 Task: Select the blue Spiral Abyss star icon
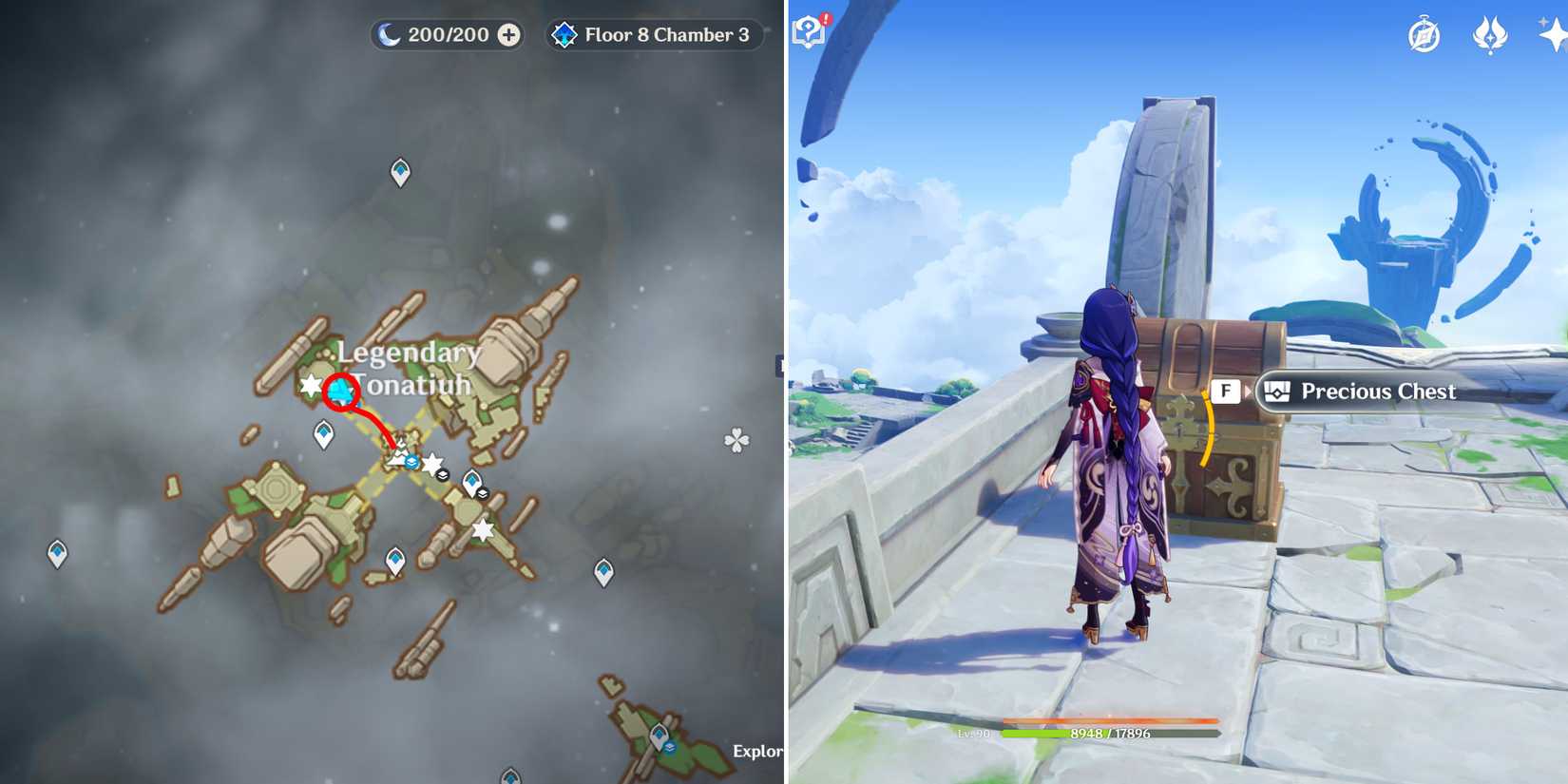564,34
